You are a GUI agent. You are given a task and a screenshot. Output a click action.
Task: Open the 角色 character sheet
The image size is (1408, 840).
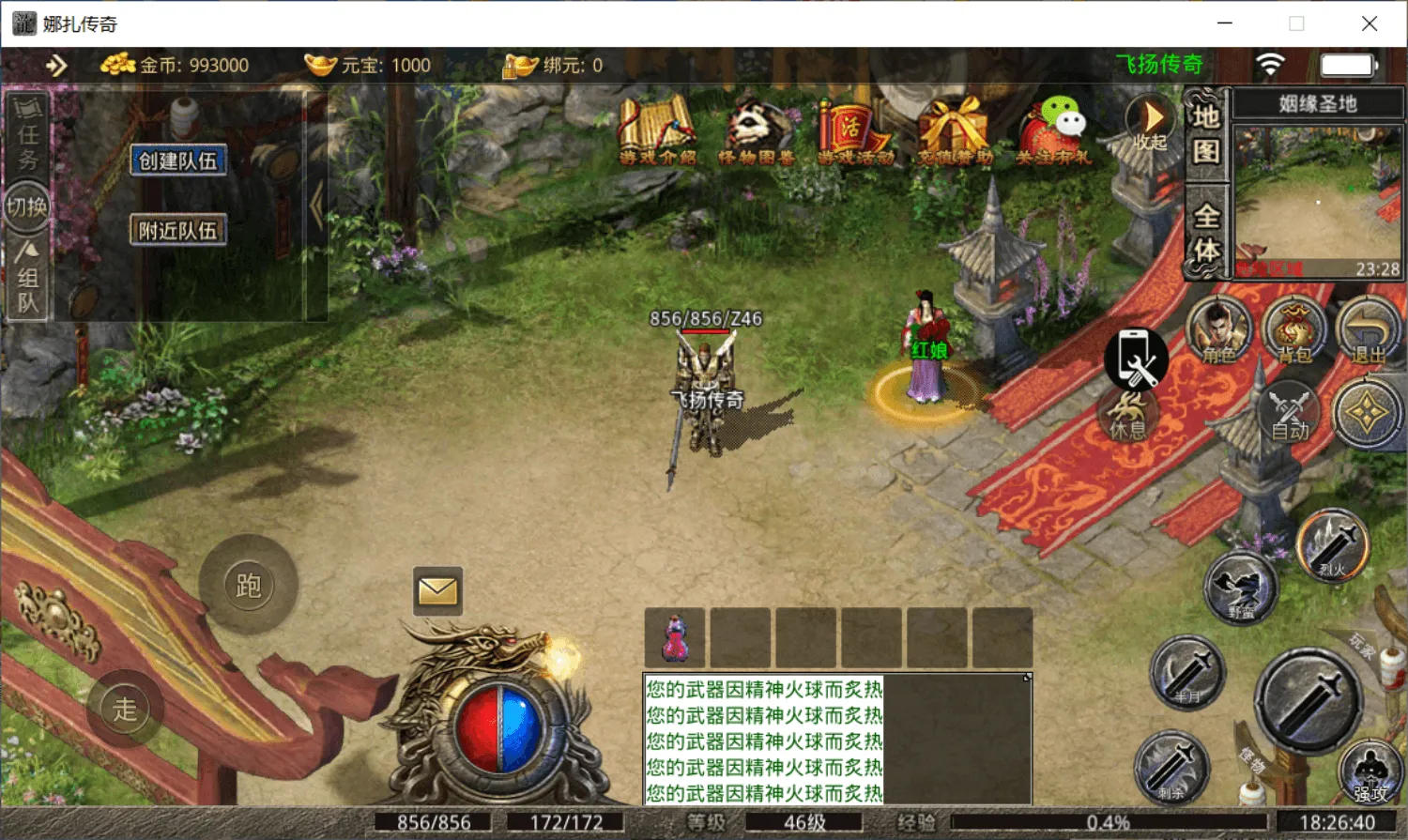coord(1218,331)
